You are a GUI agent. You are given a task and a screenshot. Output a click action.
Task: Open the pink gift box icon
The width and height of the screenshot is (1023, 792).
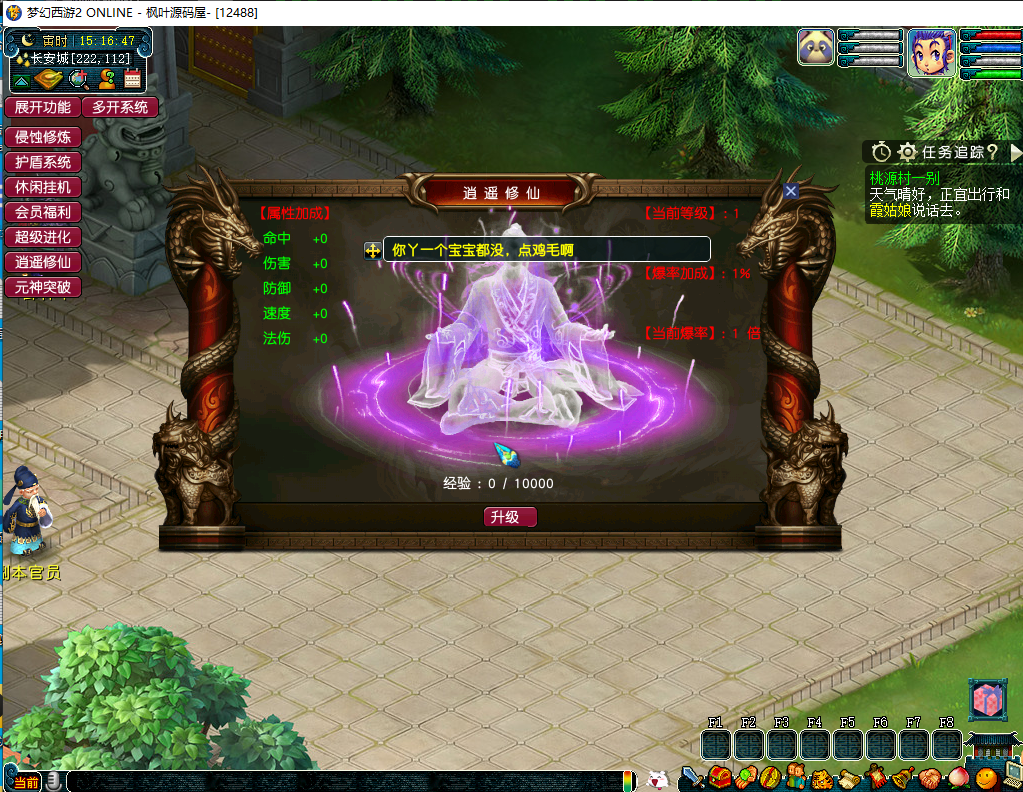point(985,700)
